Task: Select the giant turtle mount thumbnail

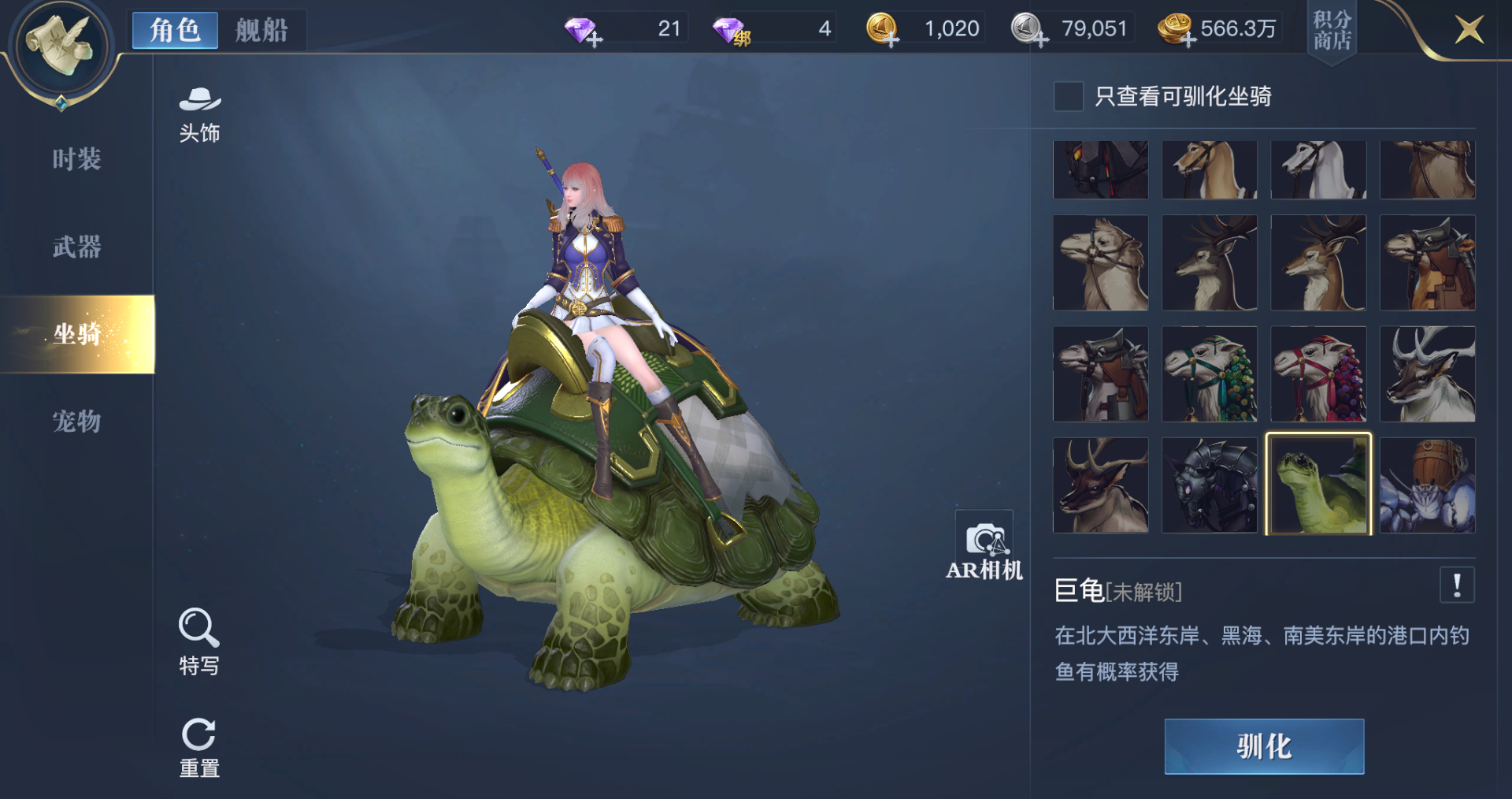Action: (x=1318, y=484)
